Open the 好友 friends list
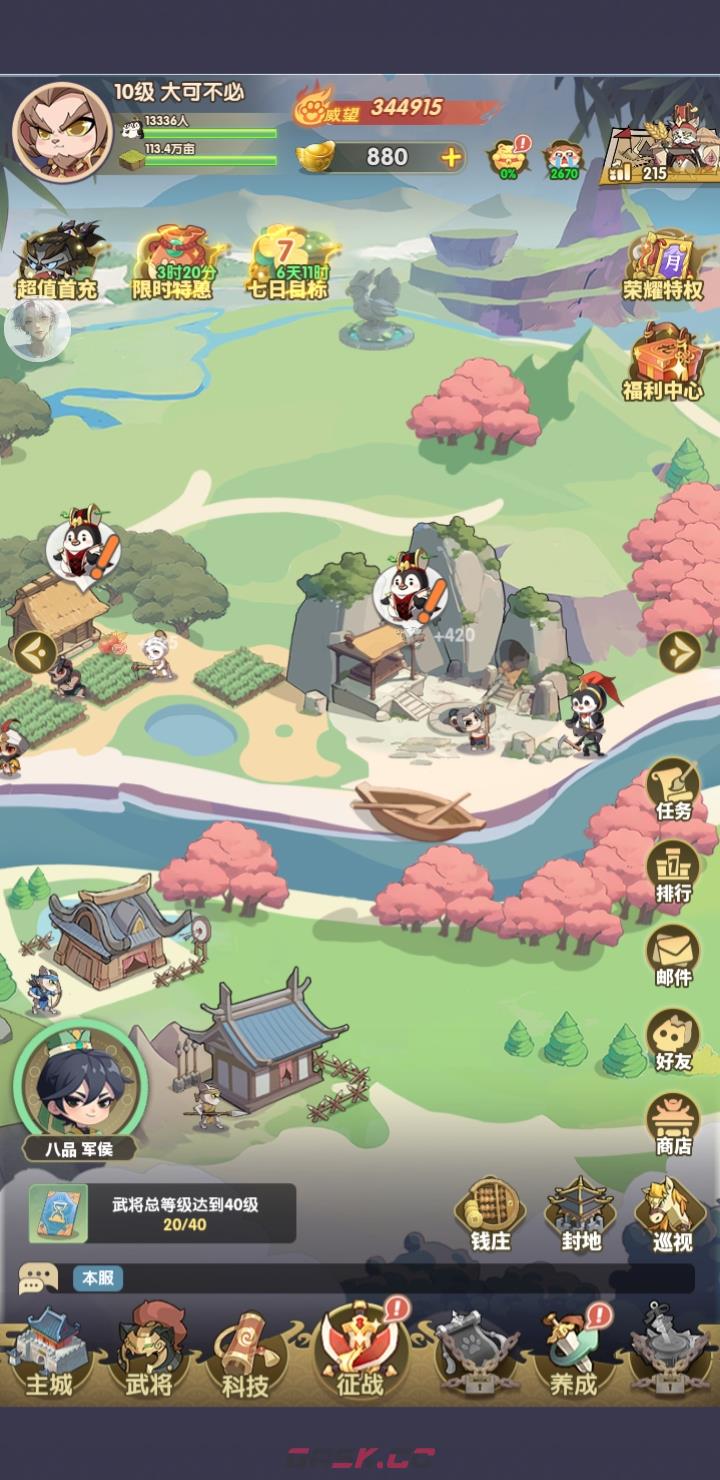Viewport: 720px width, 1480px height. 673,1040
